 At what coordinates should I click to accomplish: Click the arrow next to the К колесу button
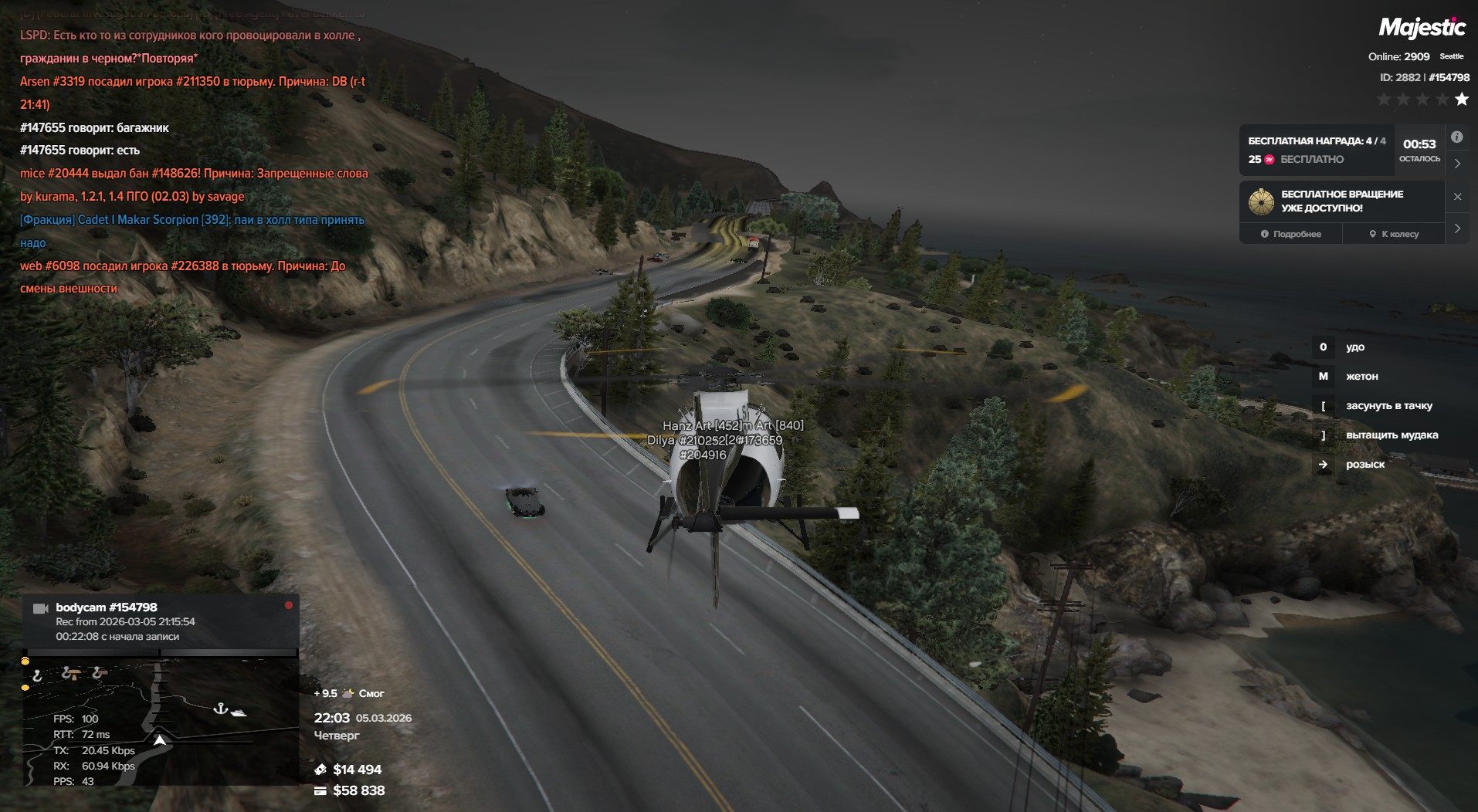point(1457,228)
